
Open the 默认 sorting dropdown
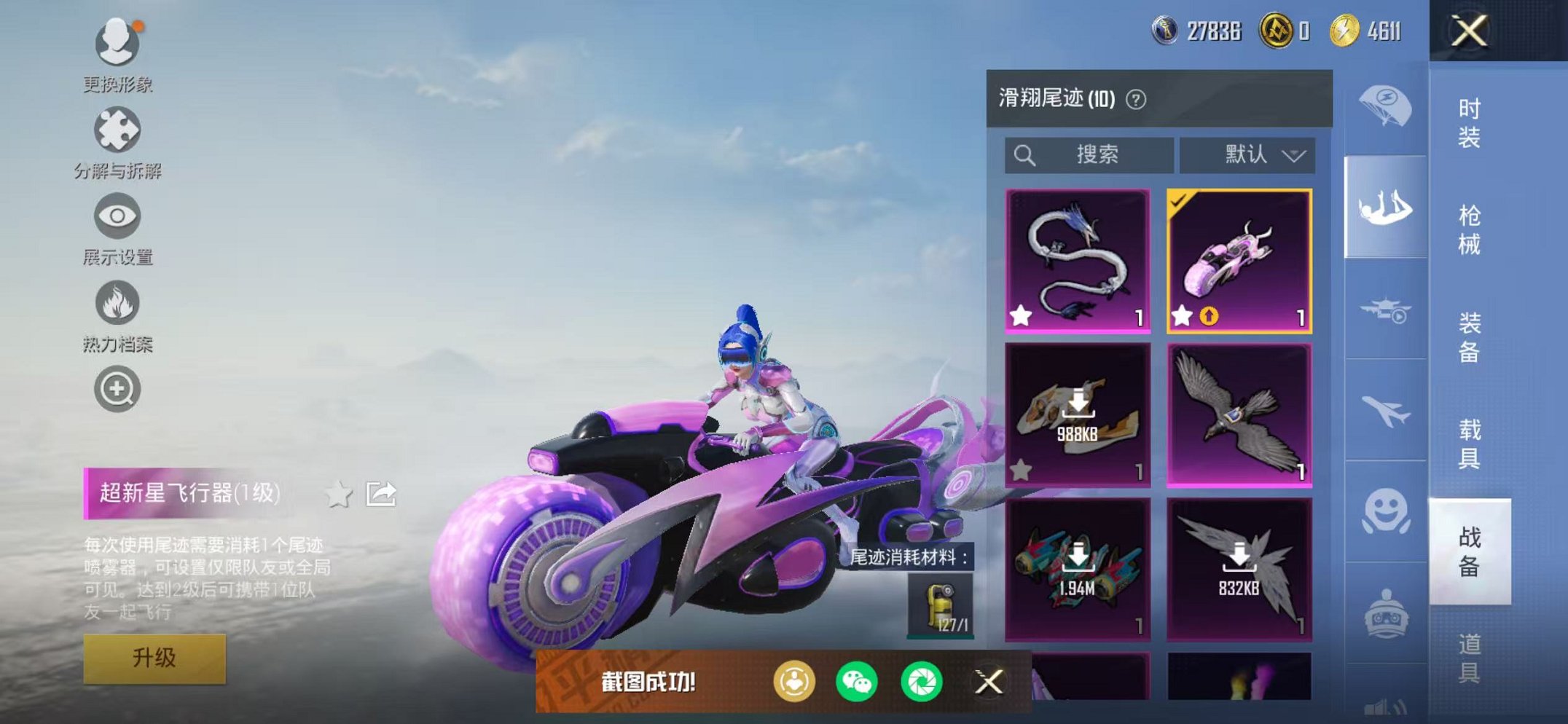pos(1249,154)
